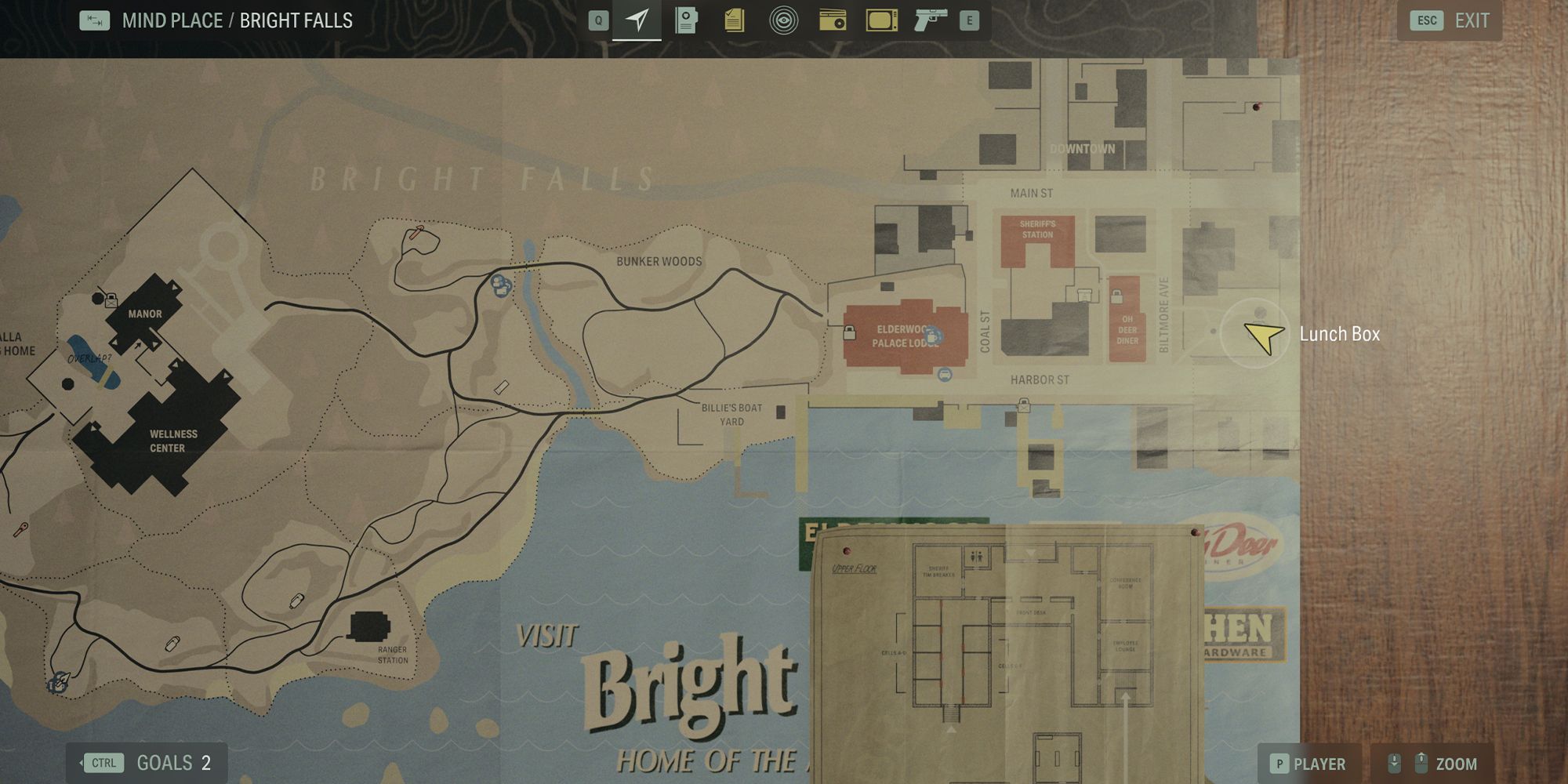Select the Weapons gun icon
Image resolution: width=1568 pixels, height=784 pixels.
coord(933,20)
